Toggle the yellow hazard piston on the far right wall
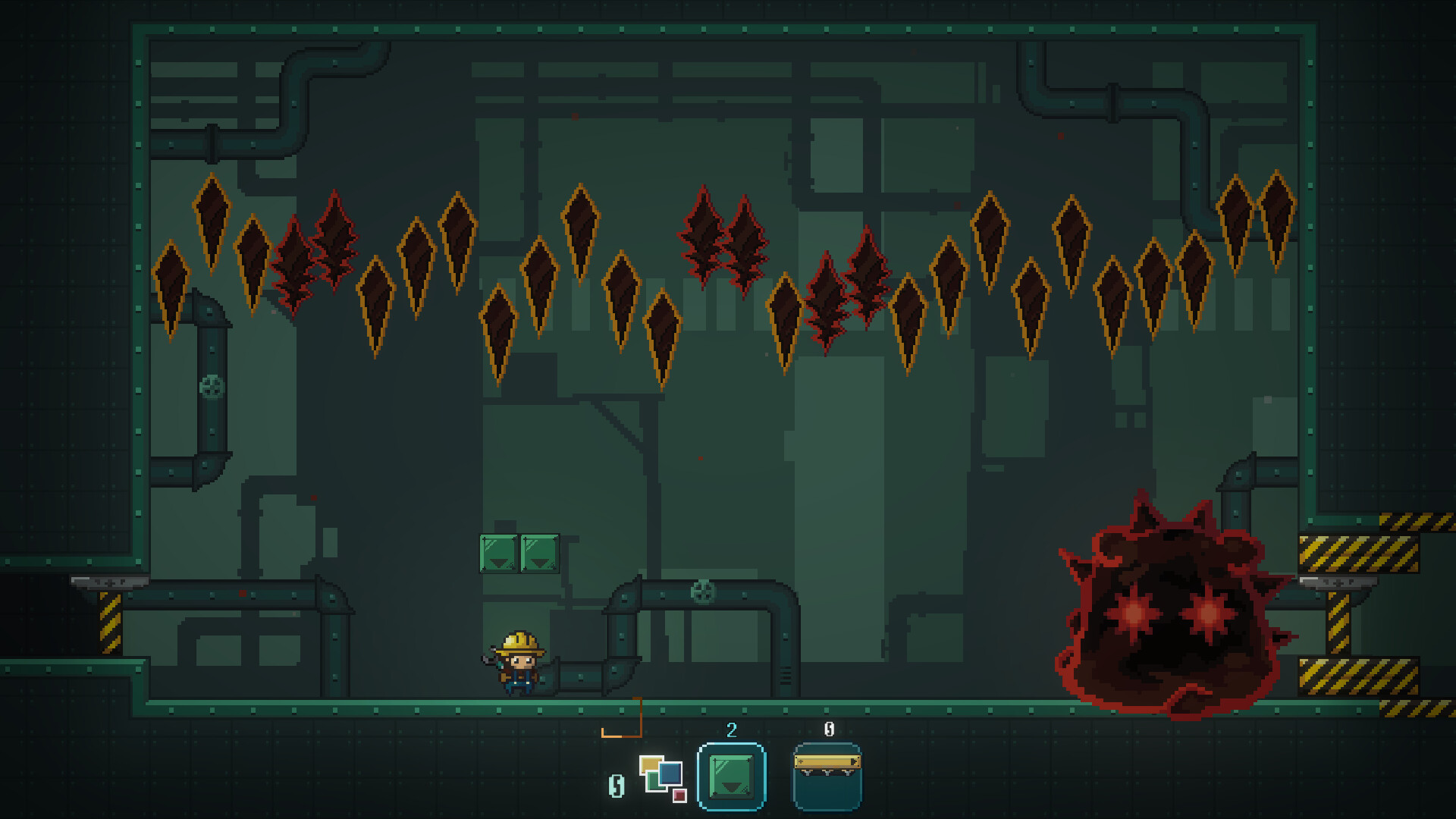1456x819 pixels. tap(1338, 622)
